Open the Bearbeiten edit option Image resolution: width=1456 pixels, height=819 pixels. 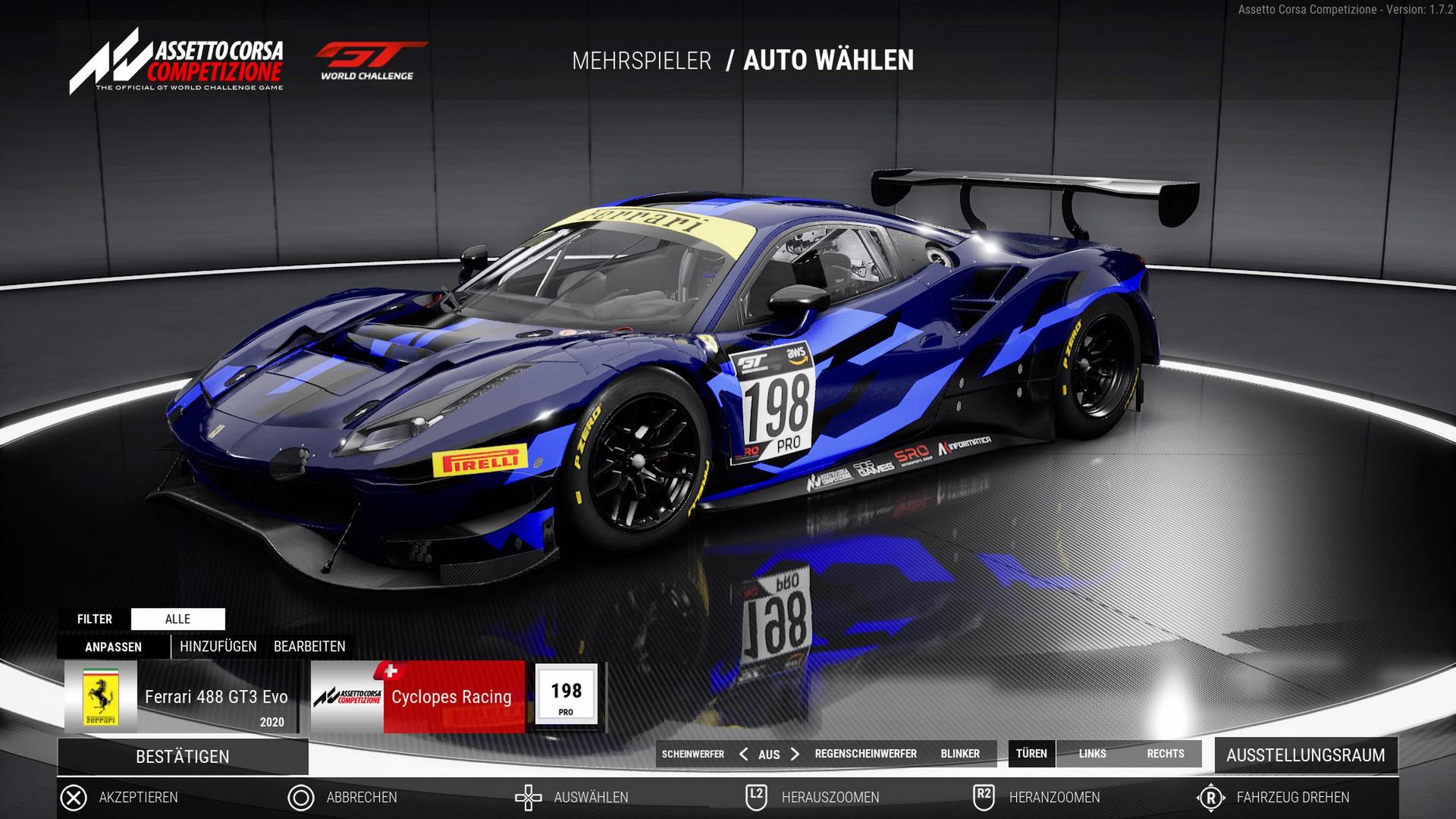pos(309,647)
